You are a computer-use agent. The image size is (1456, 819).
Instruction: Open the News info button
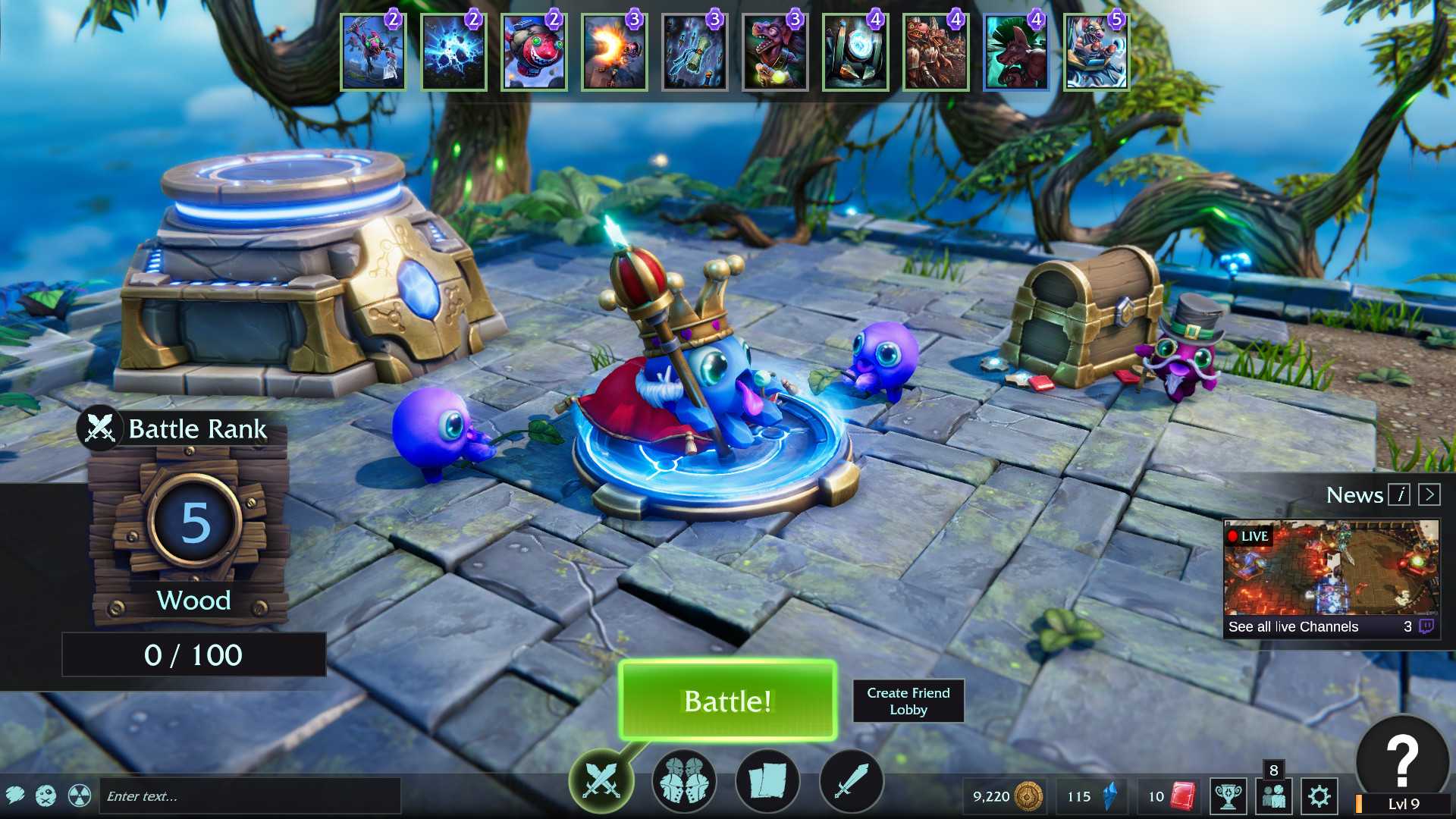pyautogui.click(x=1399, y=495)
